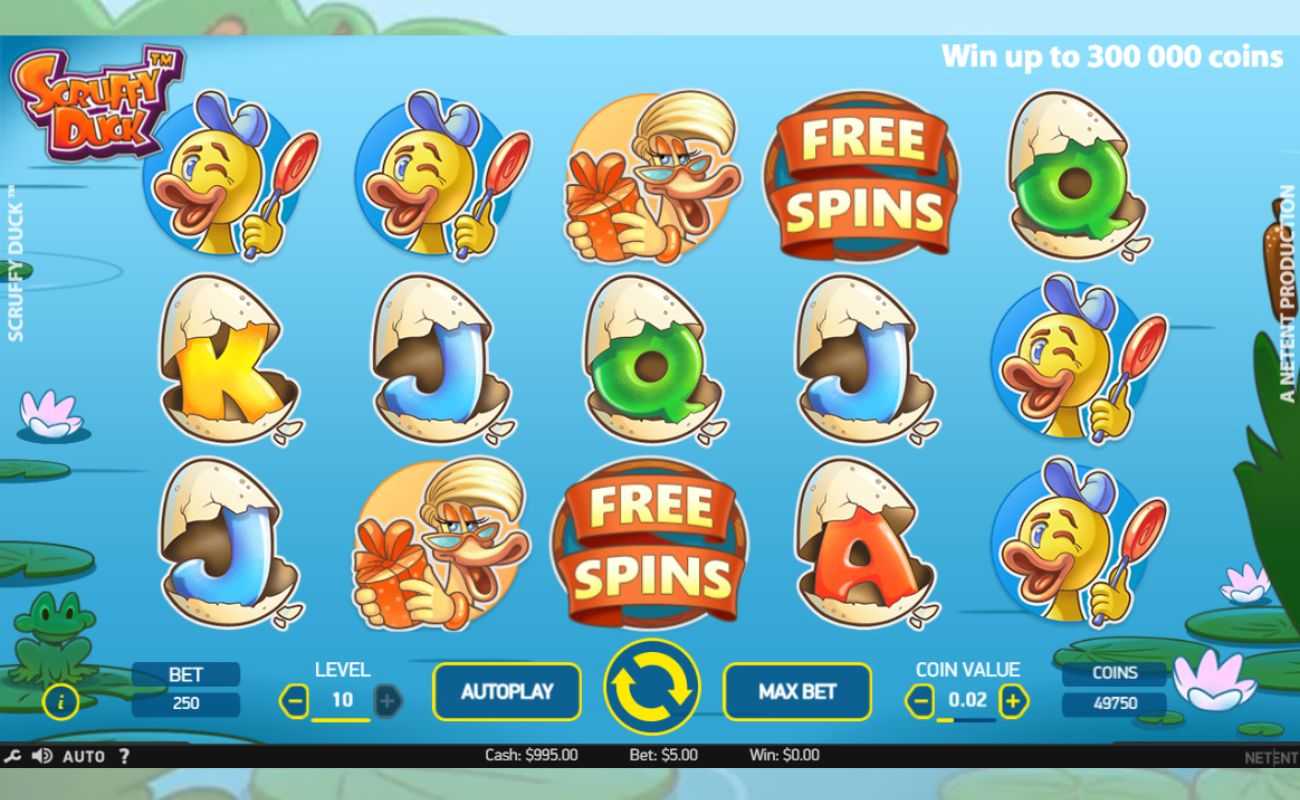Click the Level field showing 10
Image resolution: width=1300 pixels, height=800 pixels.
[341, 701]
